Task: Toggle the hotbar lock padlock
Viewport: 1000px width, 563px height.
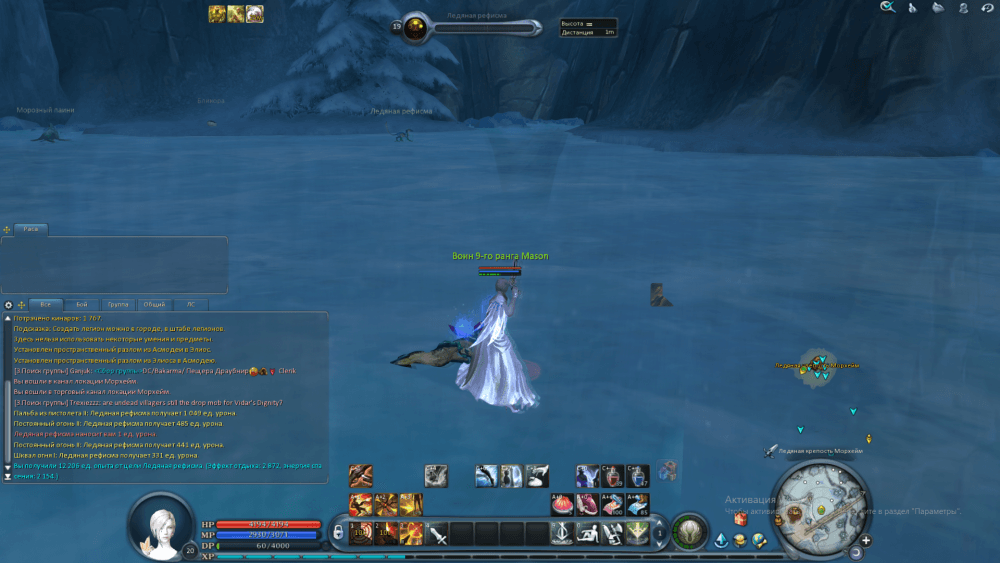Action: click(x=339, y=531)
